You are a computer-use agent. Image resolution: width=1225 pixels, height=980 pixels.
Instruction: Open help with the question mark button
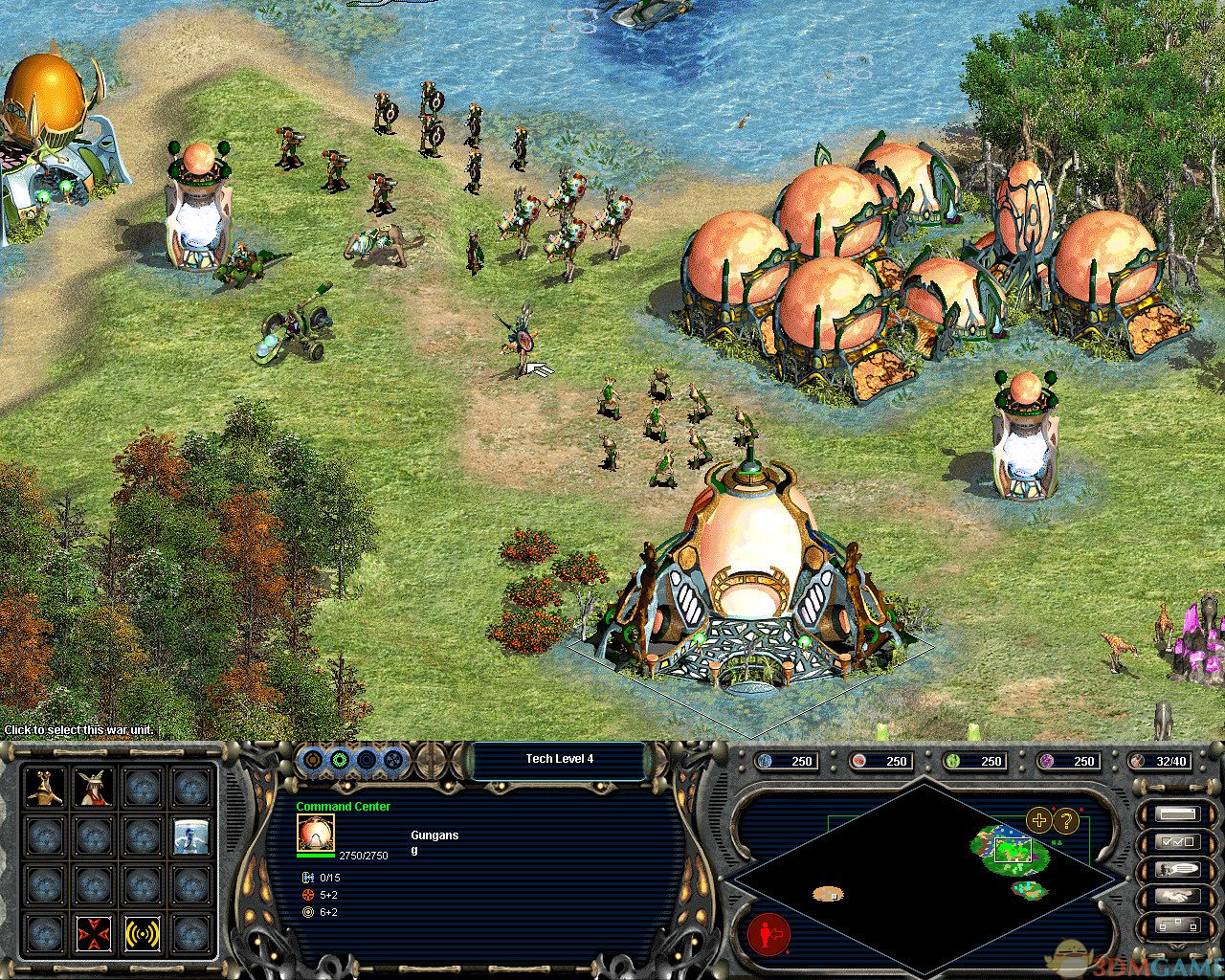(x=1065, y=819)
